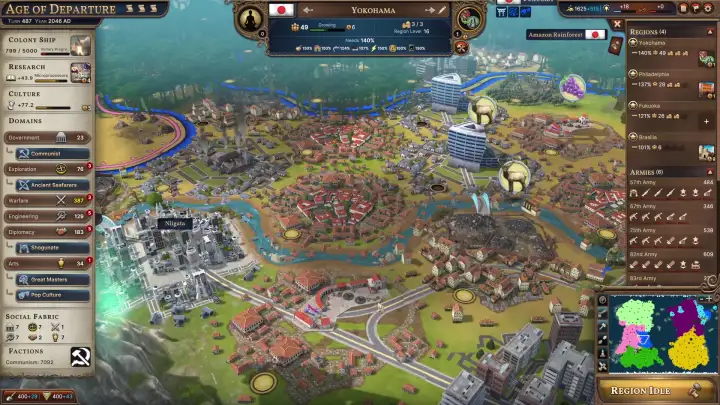The height and width of the screenshot is (405, 720).
Task: Open the Communist government entry
Action: [52, 154]
